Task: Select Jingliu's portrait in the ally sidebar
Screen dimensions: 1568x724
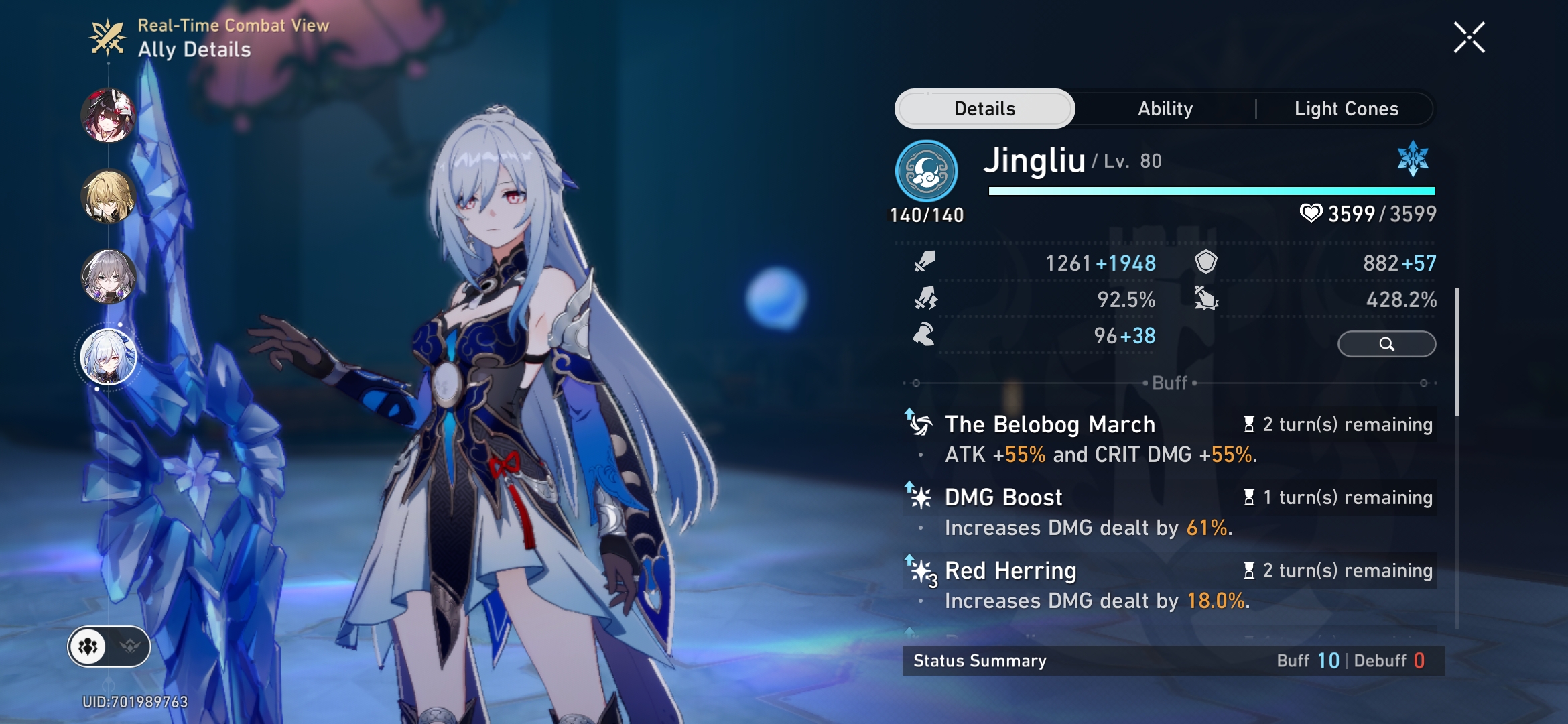Action: [111, 355]
